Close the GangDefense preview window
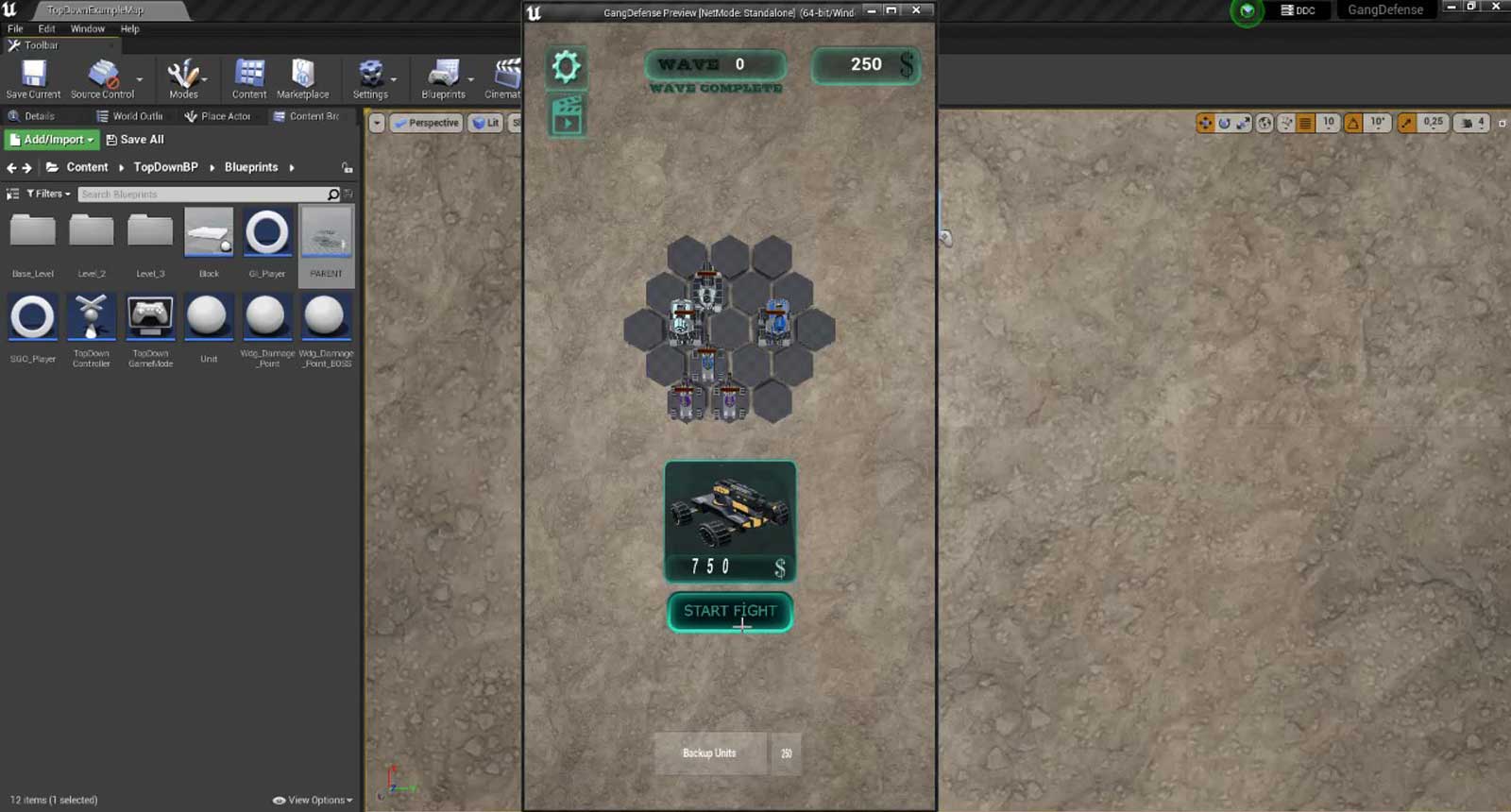Image resolution: width=1511 pixels, height=812 pixels. pos(916,10)
